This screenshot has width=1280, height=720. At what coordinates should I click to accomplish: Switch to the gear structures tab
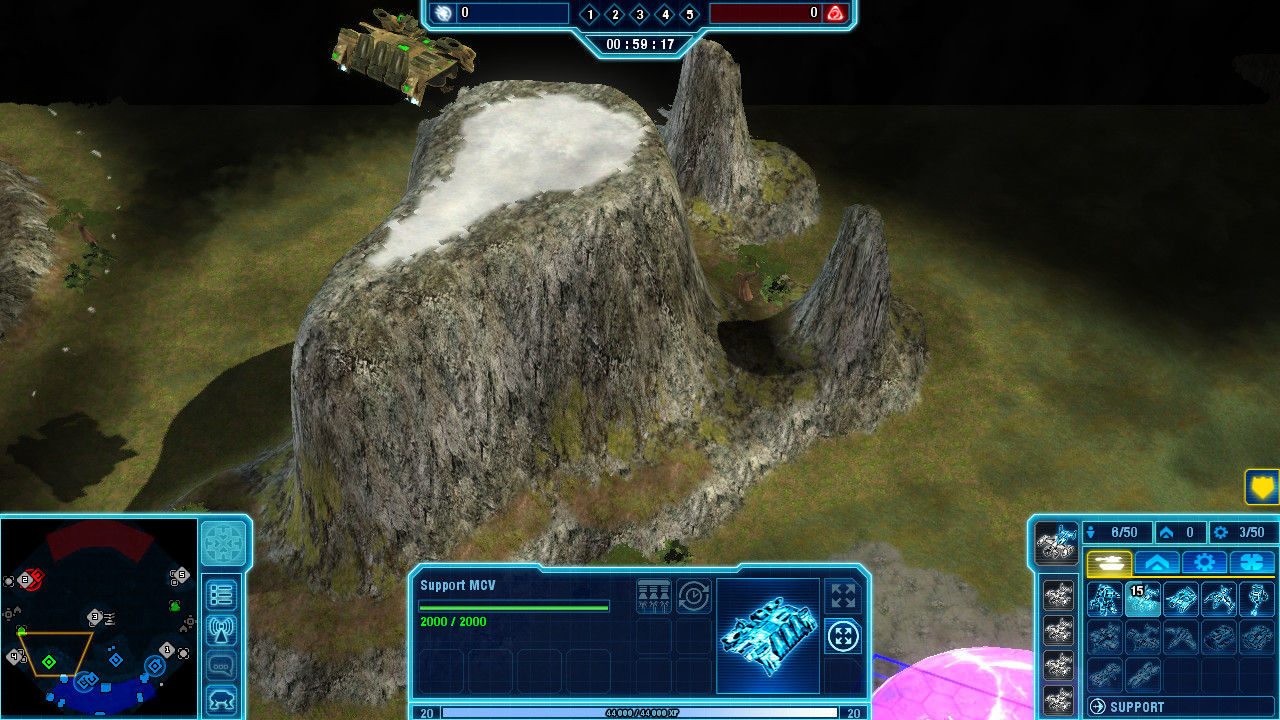pyautogui.click(x=1204, y=563)
